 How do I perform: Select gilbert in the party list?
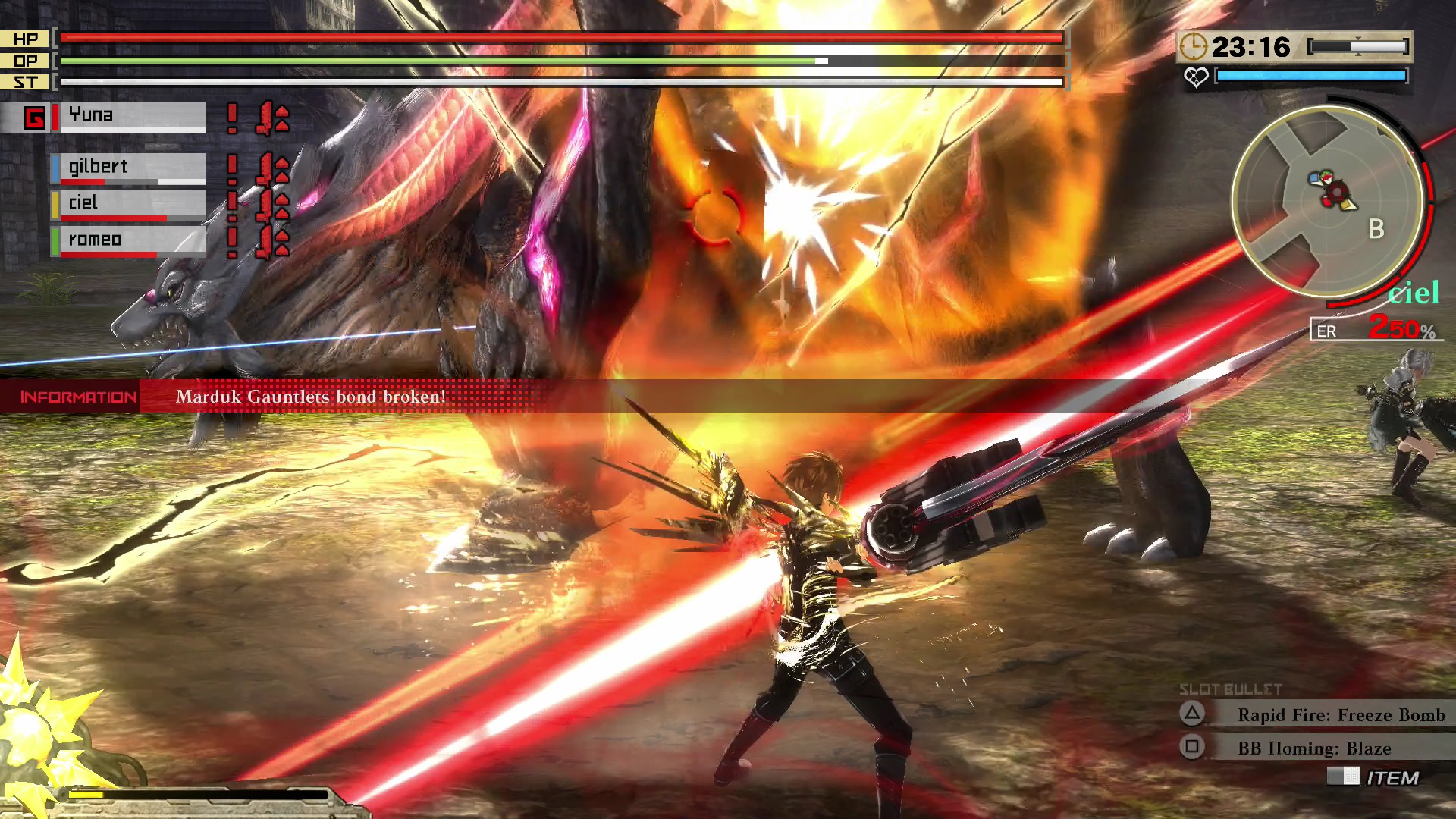click(129, 167)
